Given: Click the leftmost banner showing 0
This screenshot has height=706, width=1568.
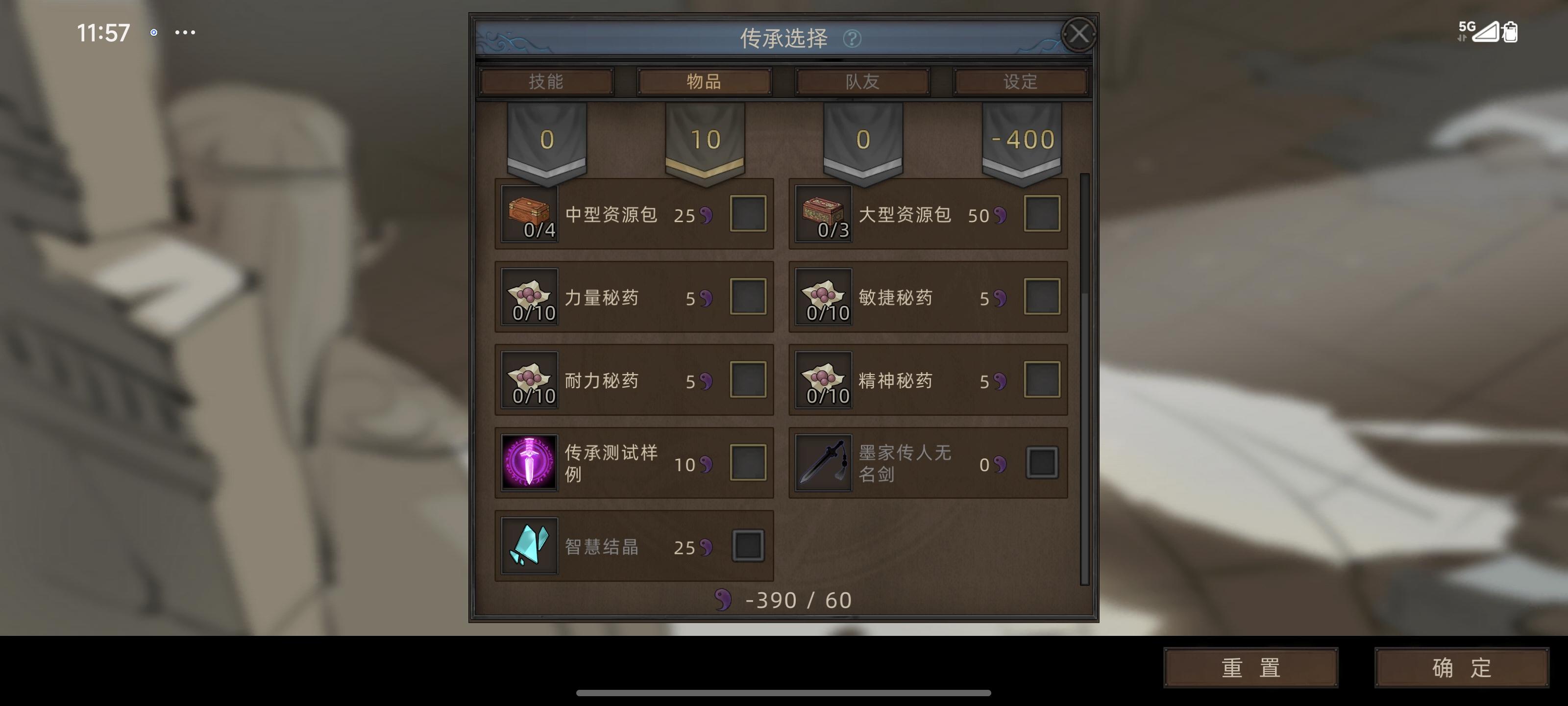Looking at the screenshot, I should tap(547, 140).
